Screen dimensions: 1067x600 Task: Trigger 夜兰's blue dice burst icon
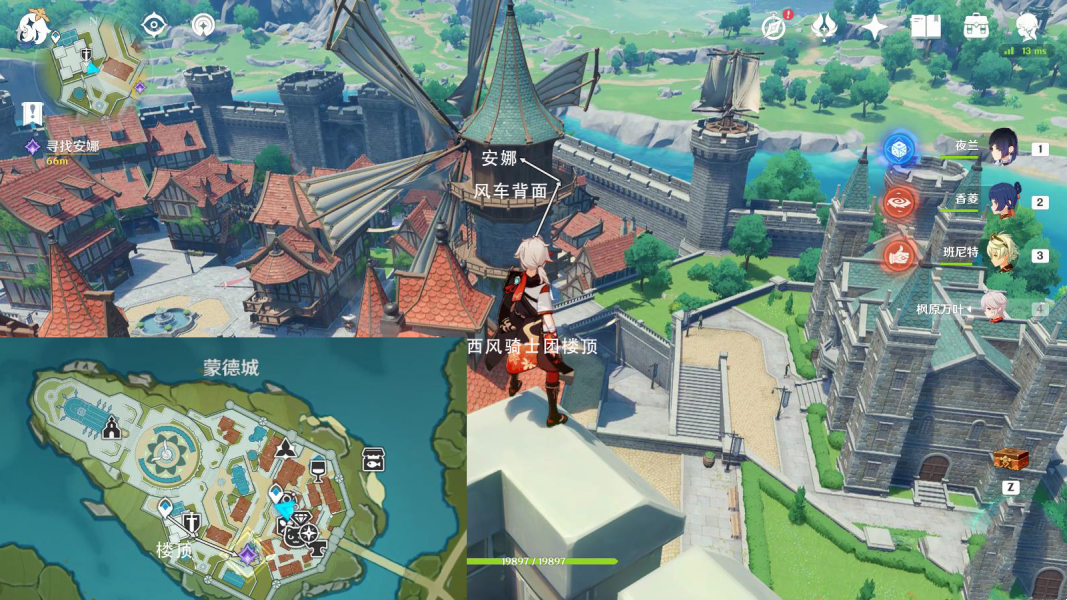[900, 149]
